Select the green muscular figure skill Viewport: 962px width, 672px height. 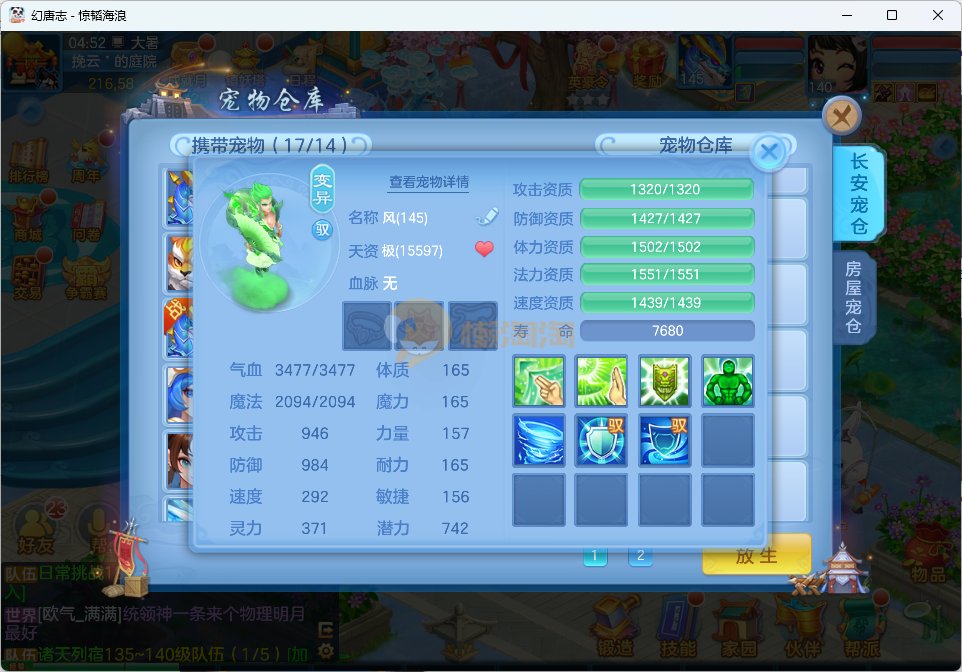[727, 380]
